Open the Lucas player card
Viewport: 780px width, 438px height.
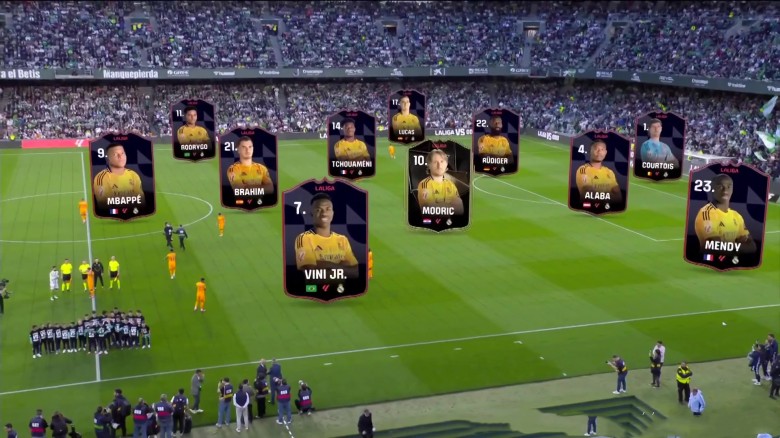(406, 117)
